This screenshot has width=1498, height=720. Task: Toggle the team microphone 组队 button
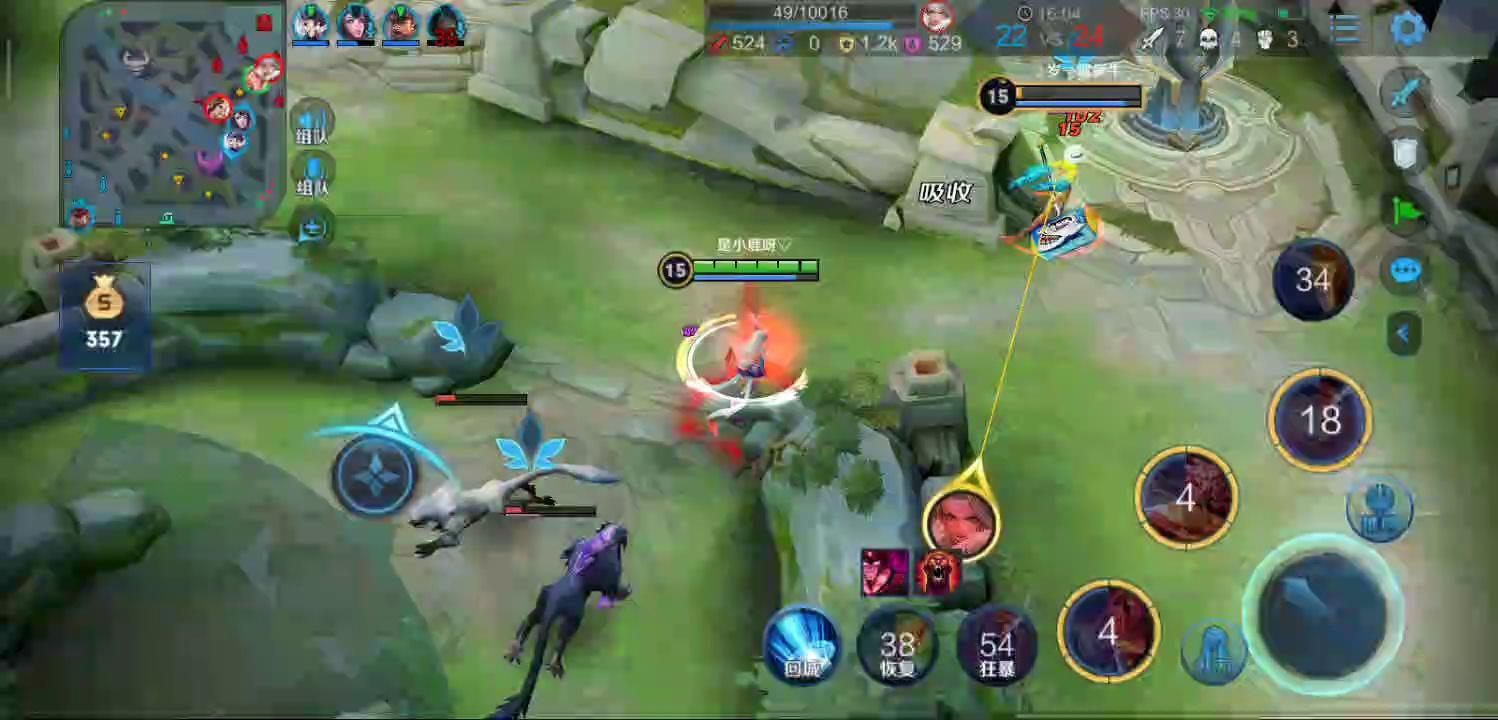click(313, 175)
